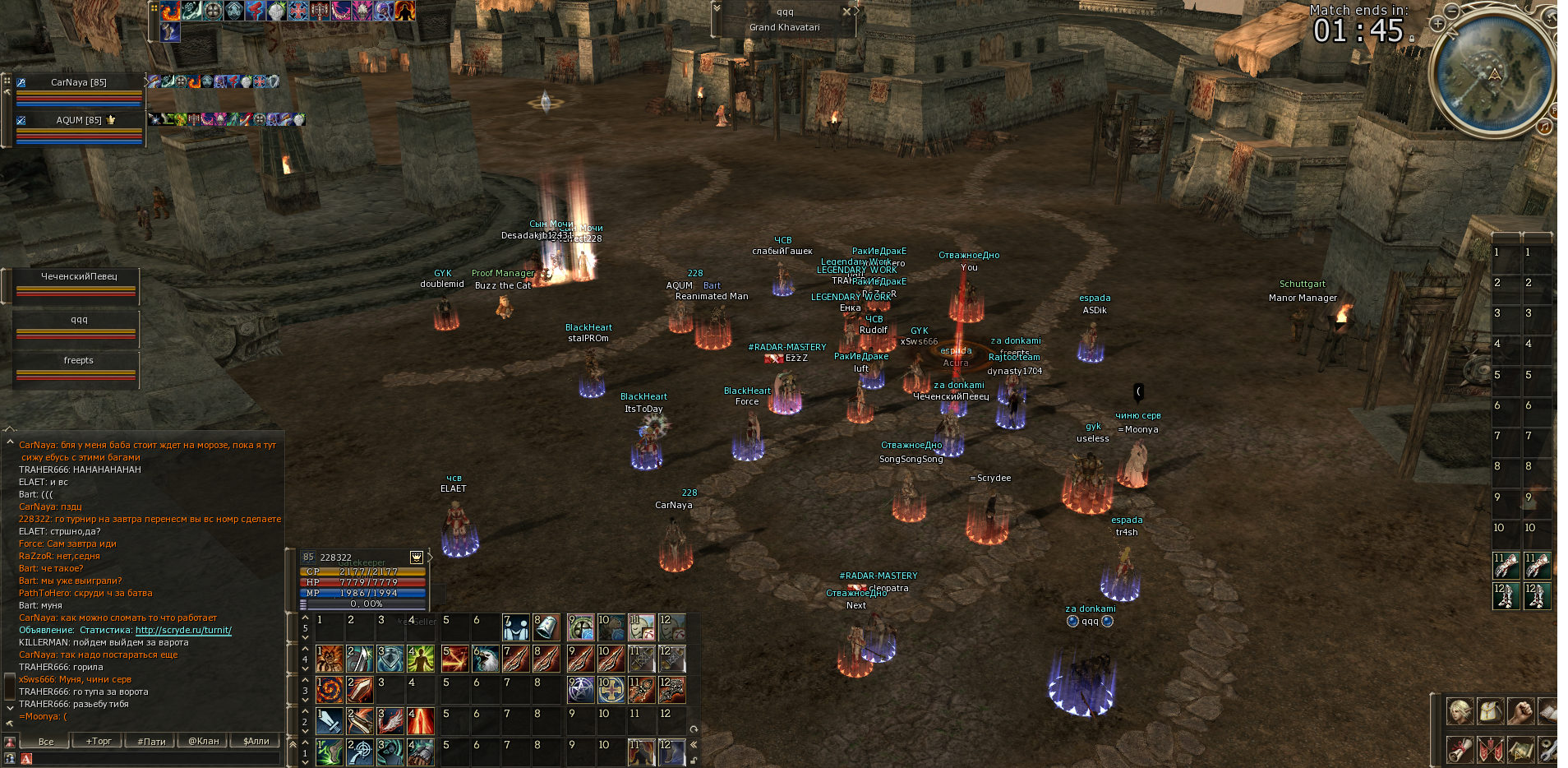Screen dimensions: 1568x768
Task: Select party member CarNaya [85]
Action: coord(79,82)
